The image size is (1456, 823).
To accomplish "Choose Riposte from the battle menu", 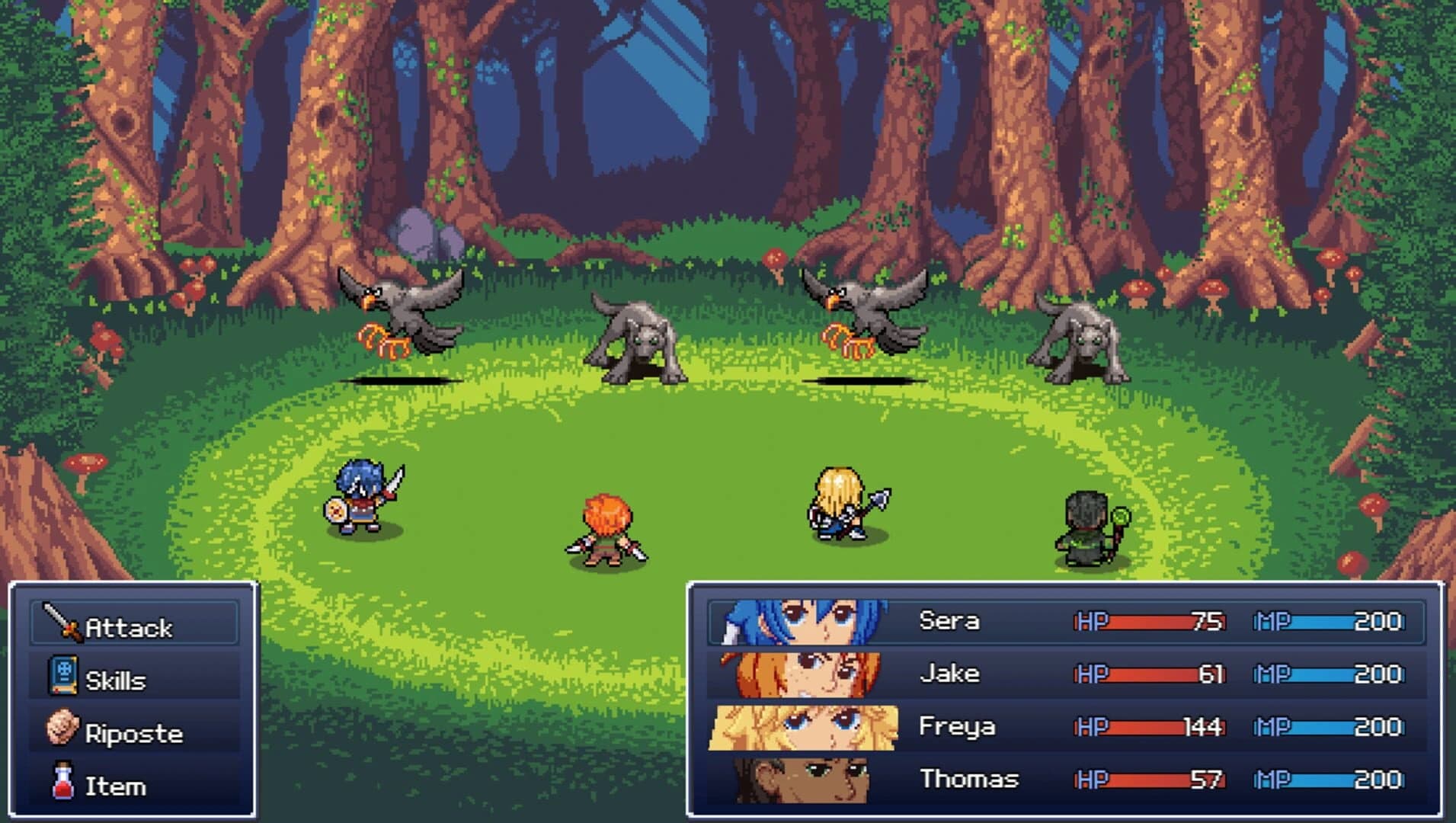I will tap(133, 733).
